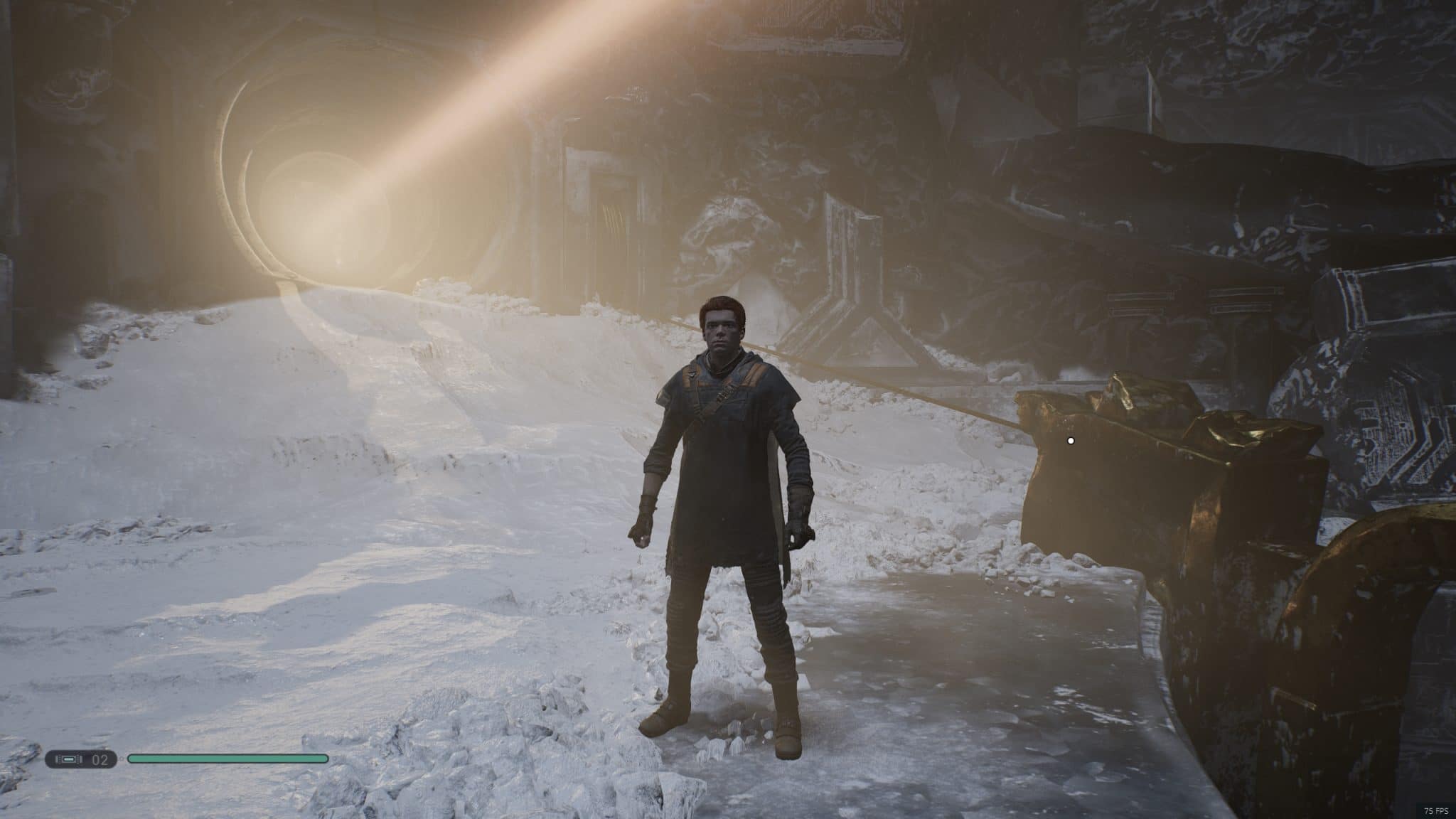The image size is (1456, 819).
Task: Click the white crosshair reticle dot
Action: 1071,441
